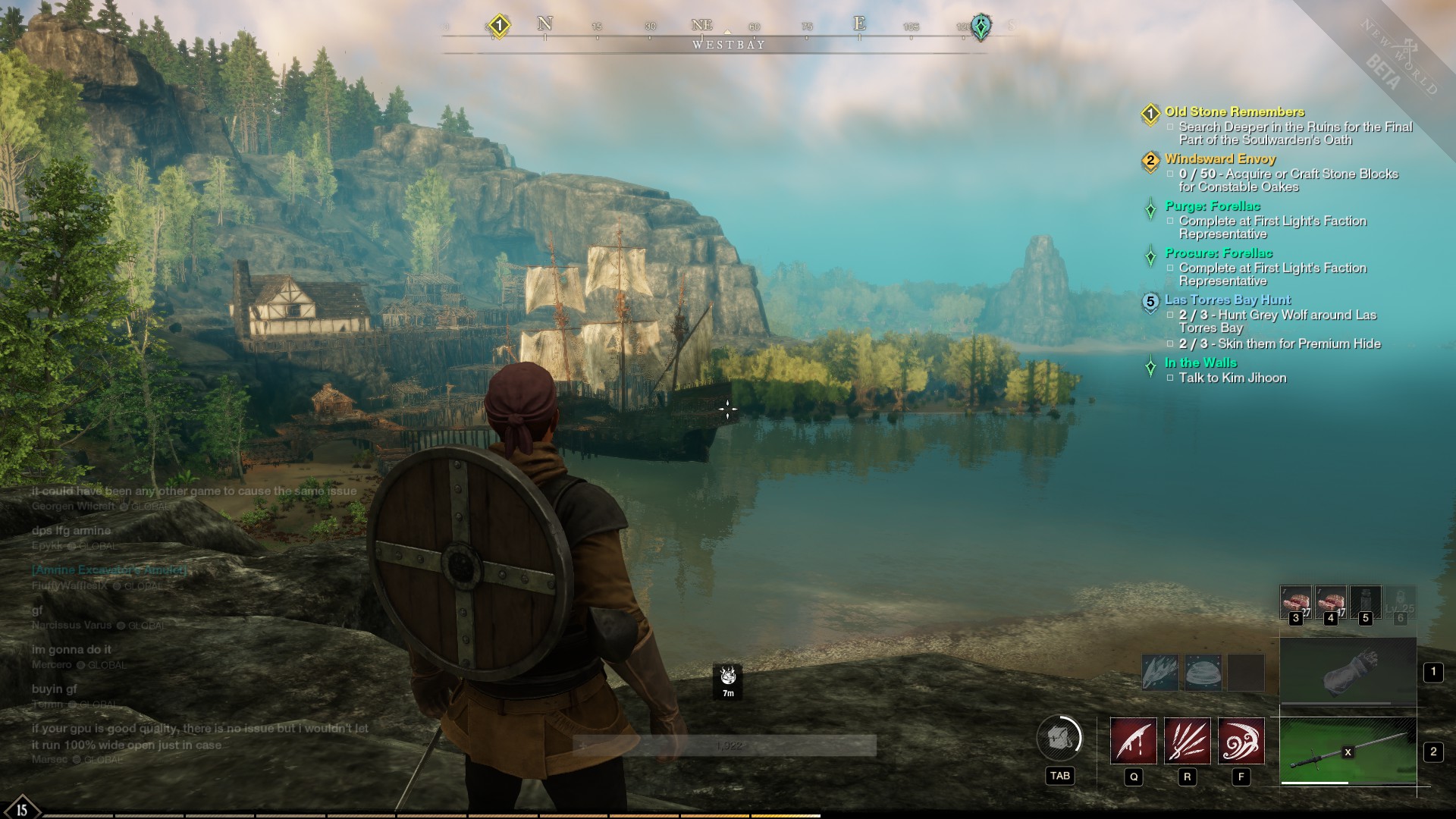Select the Procure: Forellac faction mission
The image size is (1456, 819).
[x=1219, y=253]
